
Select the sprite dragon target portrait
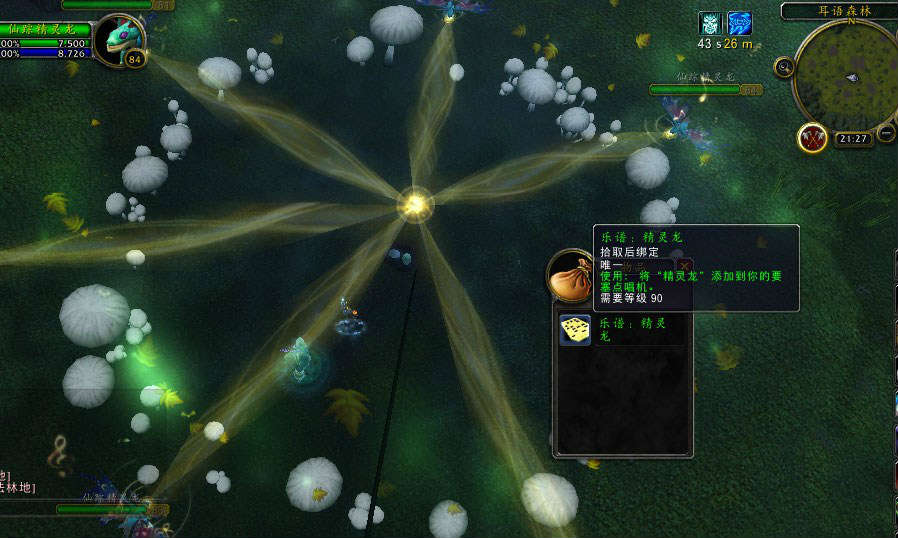click(x=120, y=38)
